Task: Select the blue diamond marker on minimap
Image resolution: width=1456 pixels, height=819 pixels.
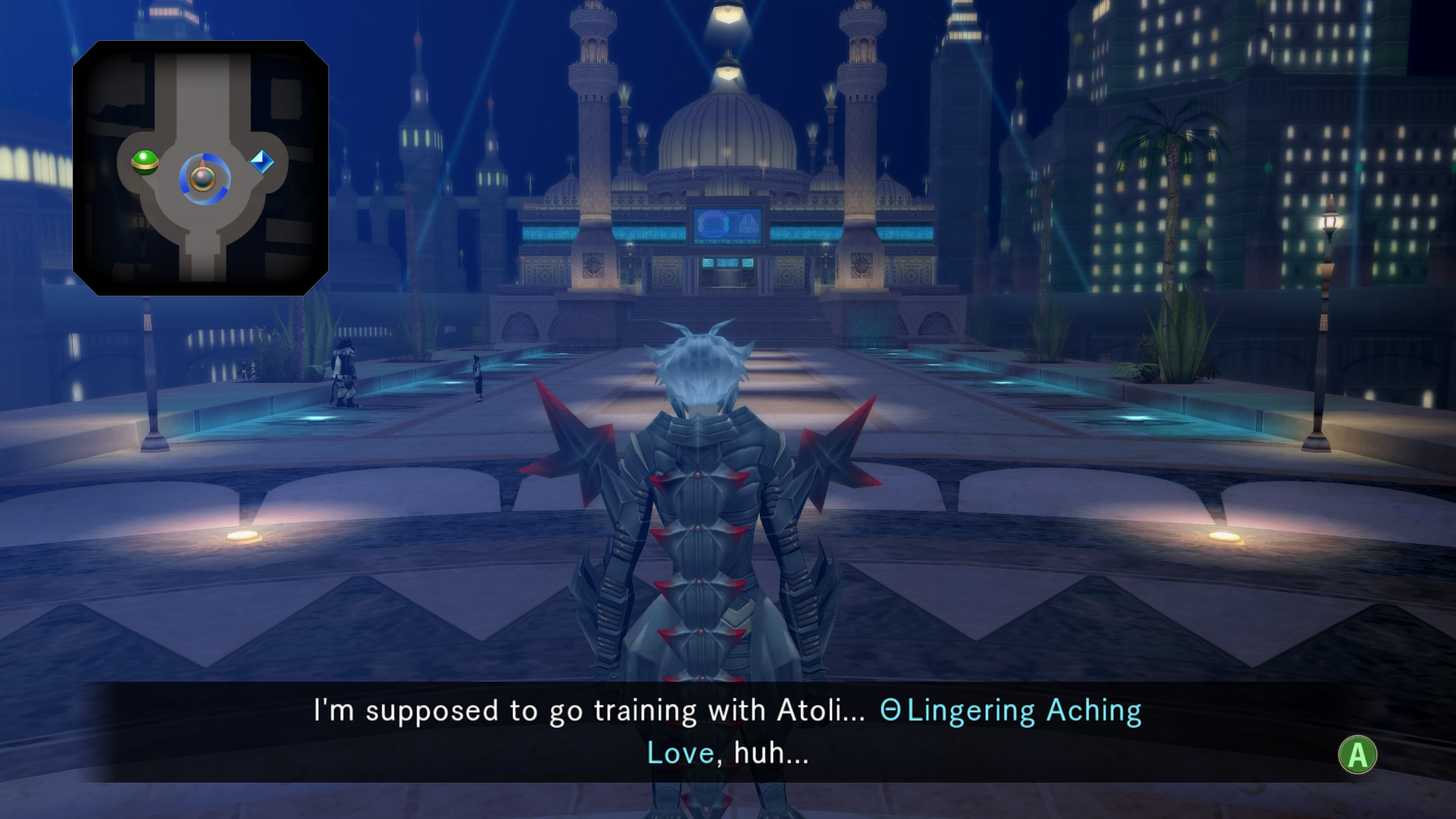Action: [x=262, y=162]
